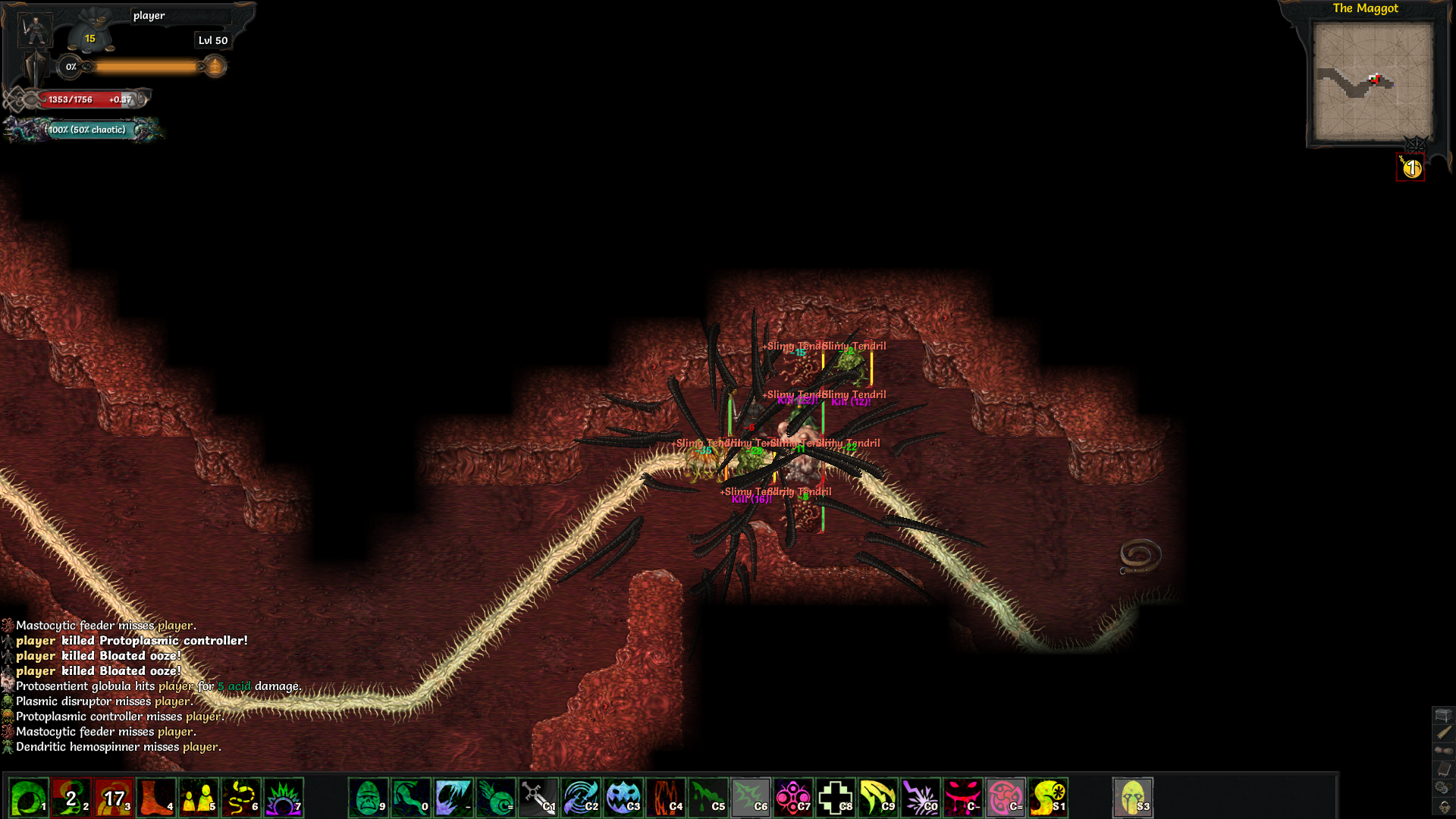Use the yellow swirl skill labeled S1
Screen dimensions: 1456x819
tap(1048, 799)
